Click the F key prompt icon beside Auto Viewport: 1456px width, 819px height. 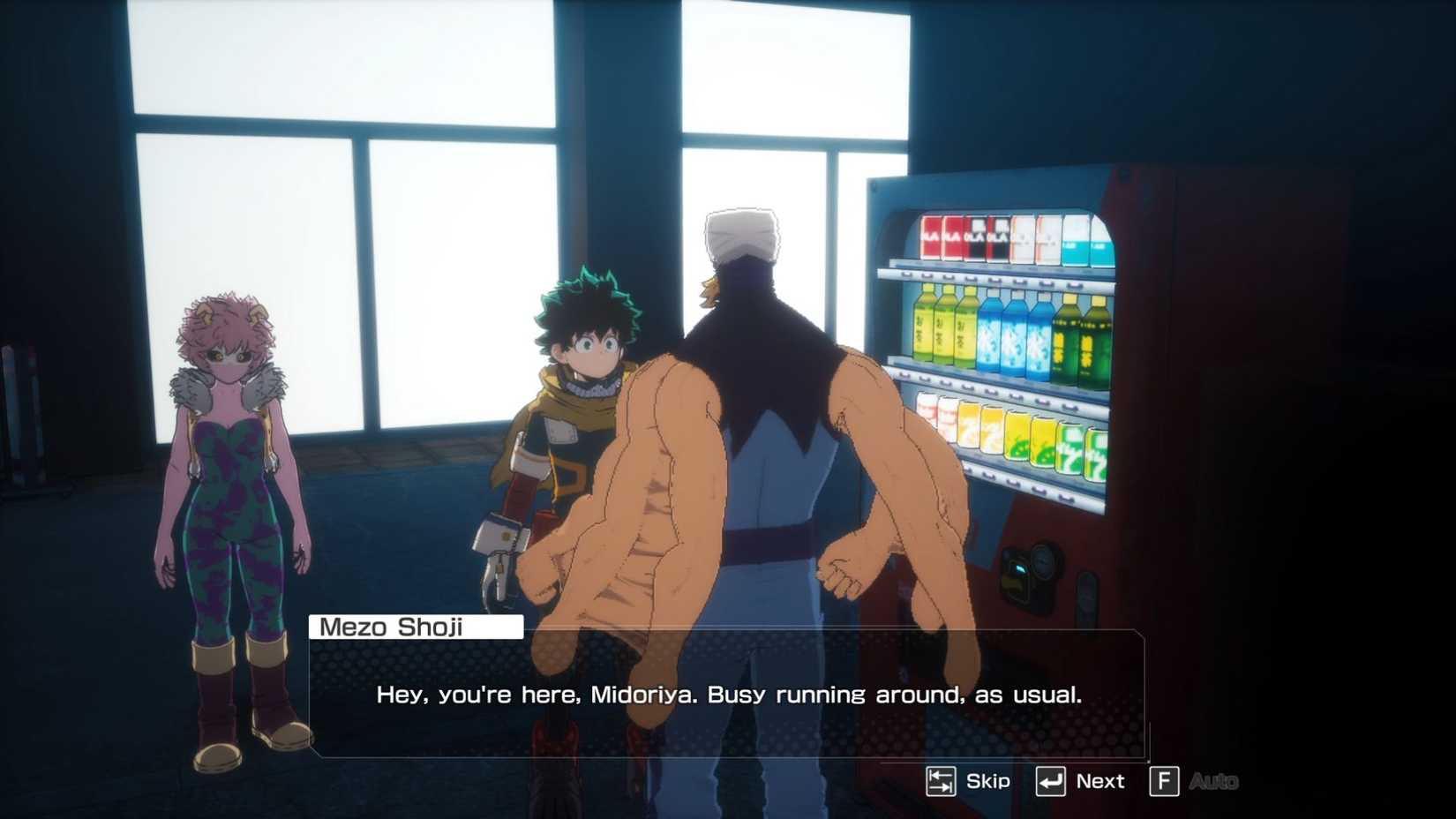pyautogui.click(x=1167, y=780)
